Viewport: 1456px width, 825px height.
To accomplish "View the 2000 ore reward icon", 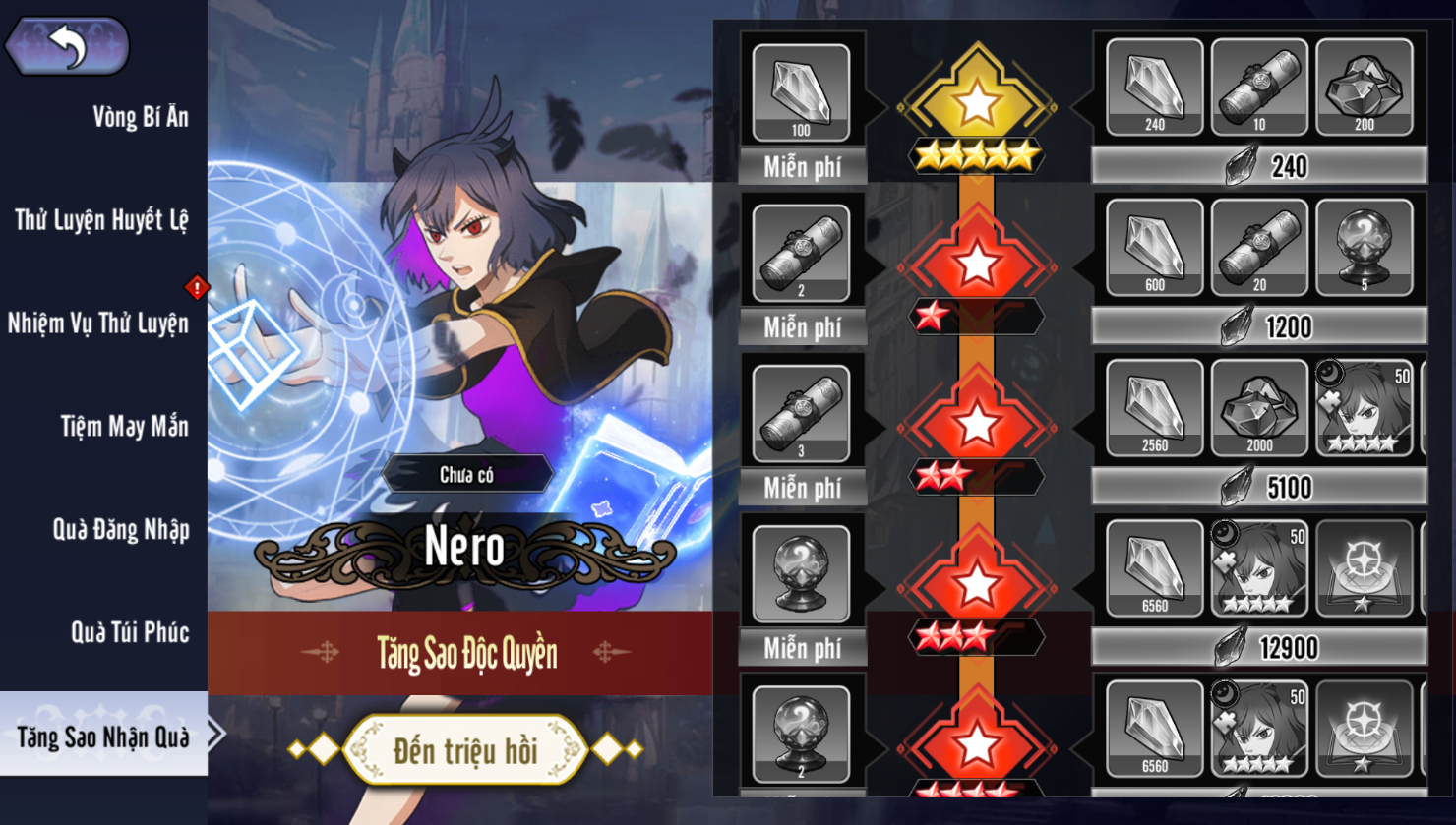I will coord(1259,407).
